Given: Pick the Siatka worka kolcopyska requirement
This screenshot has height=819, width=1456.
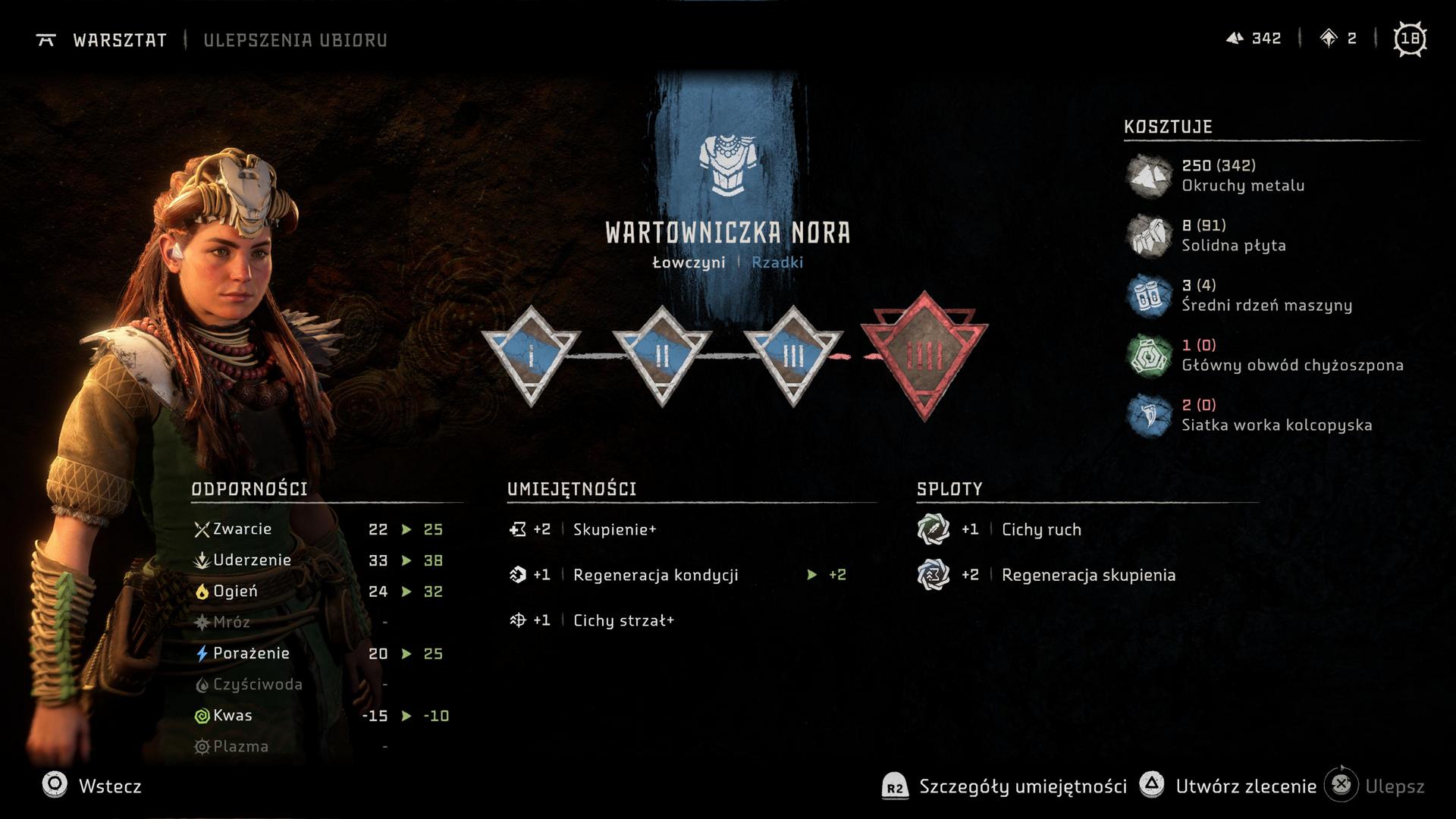Looking at the screenshot, I should click(1276, 415).
